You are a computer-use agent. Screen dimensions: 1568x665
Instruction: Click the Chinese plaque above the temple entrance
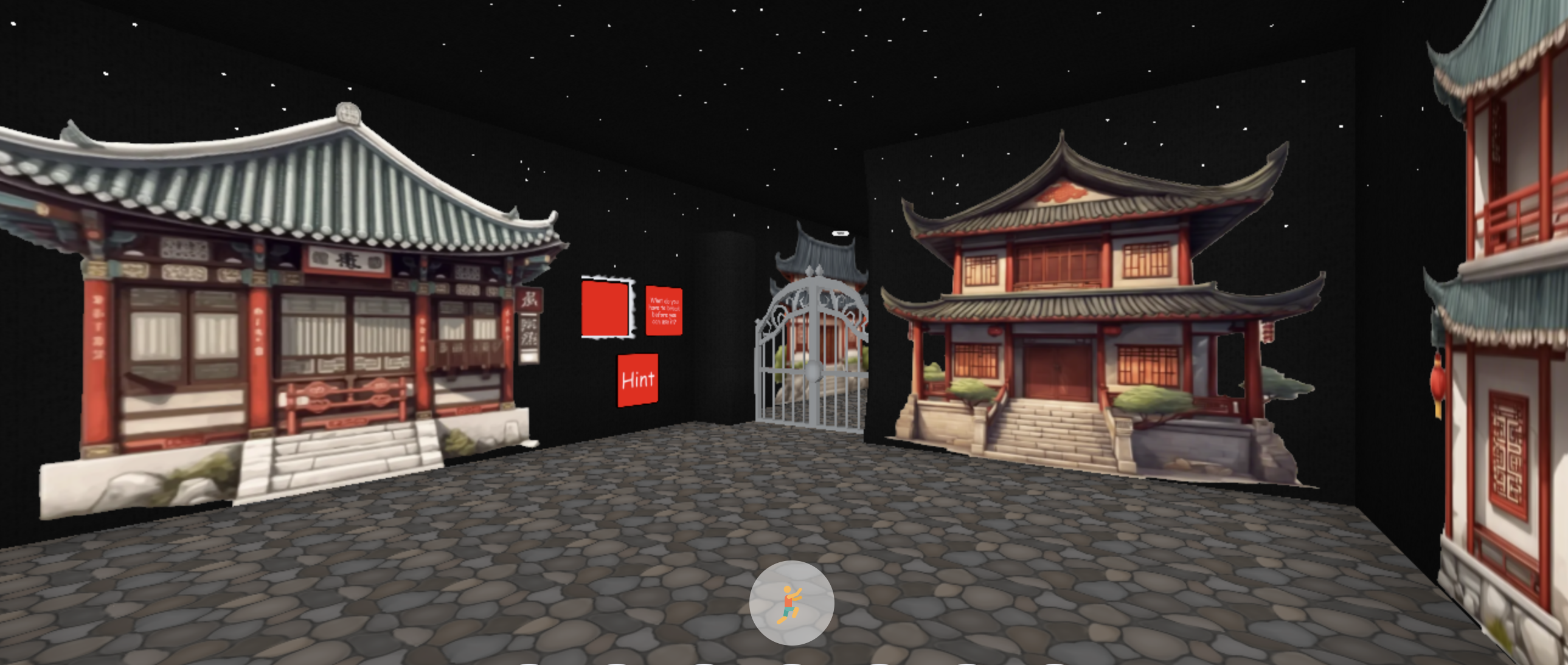coord(345,260)
